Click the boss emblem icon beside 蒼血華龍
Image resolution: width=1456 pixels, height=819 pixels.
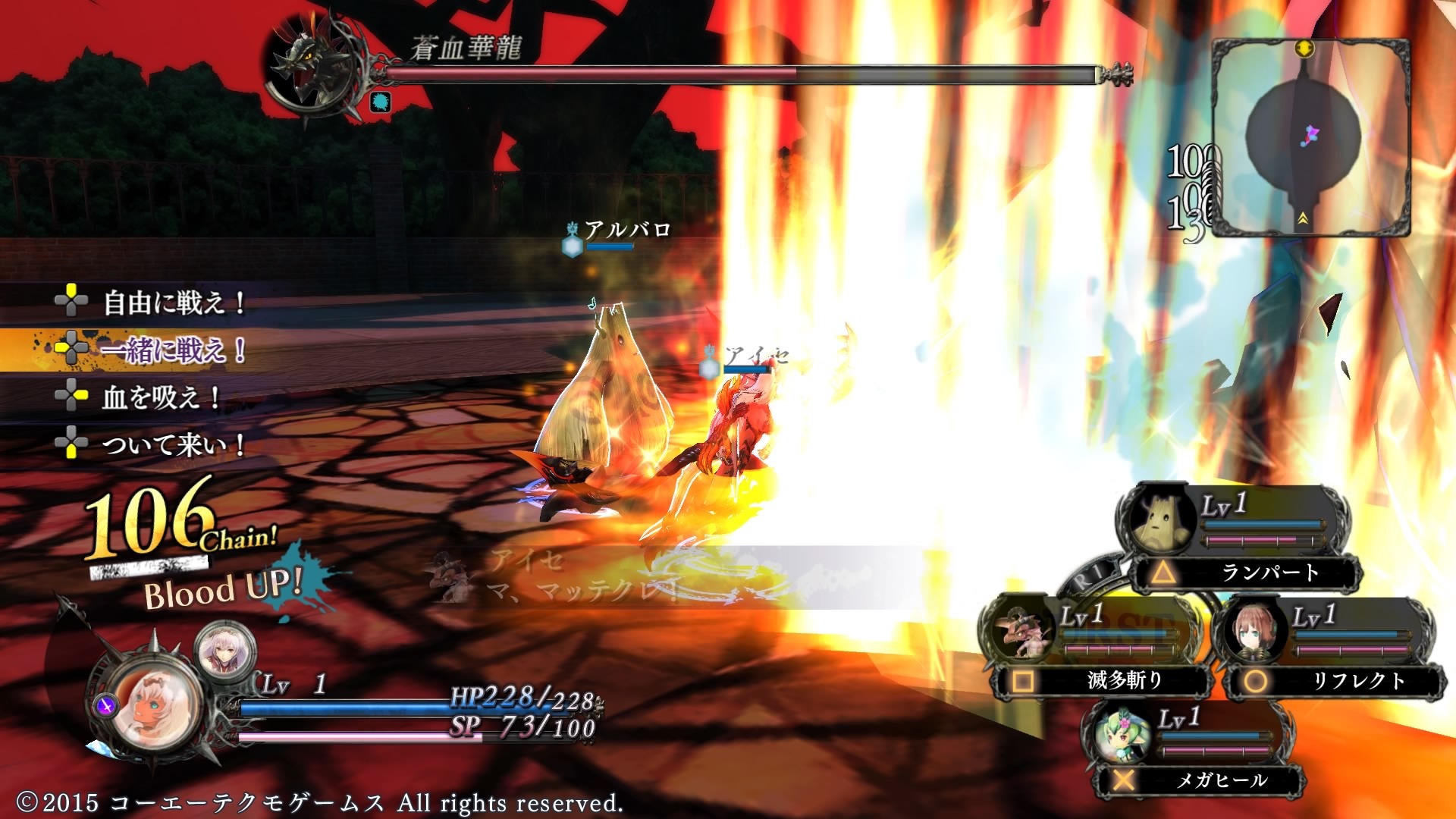(x=315, y=68)
